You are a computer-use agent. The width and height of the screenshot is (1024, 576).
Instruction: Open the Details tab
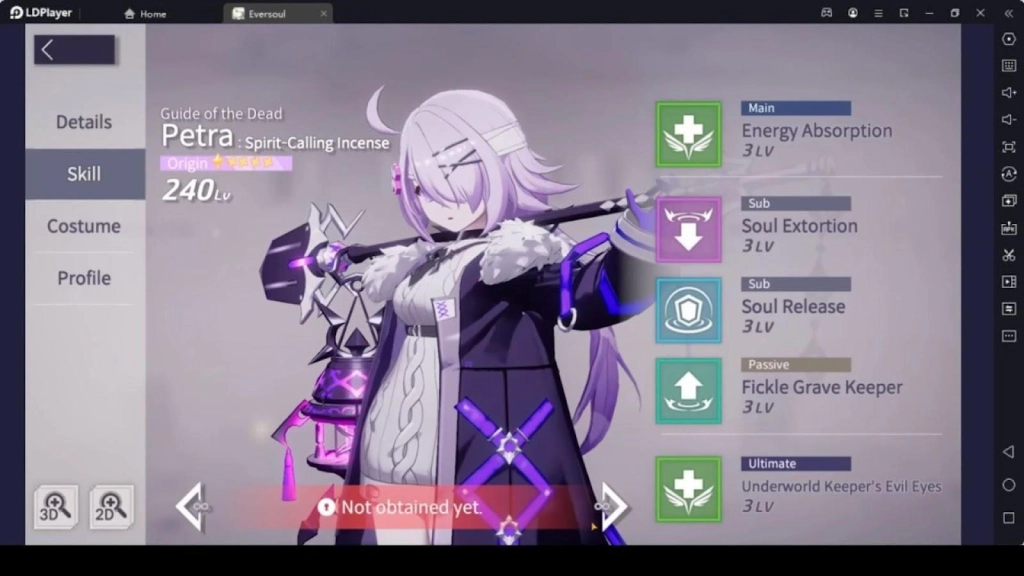pyautogui.click(x=84, y=122)
